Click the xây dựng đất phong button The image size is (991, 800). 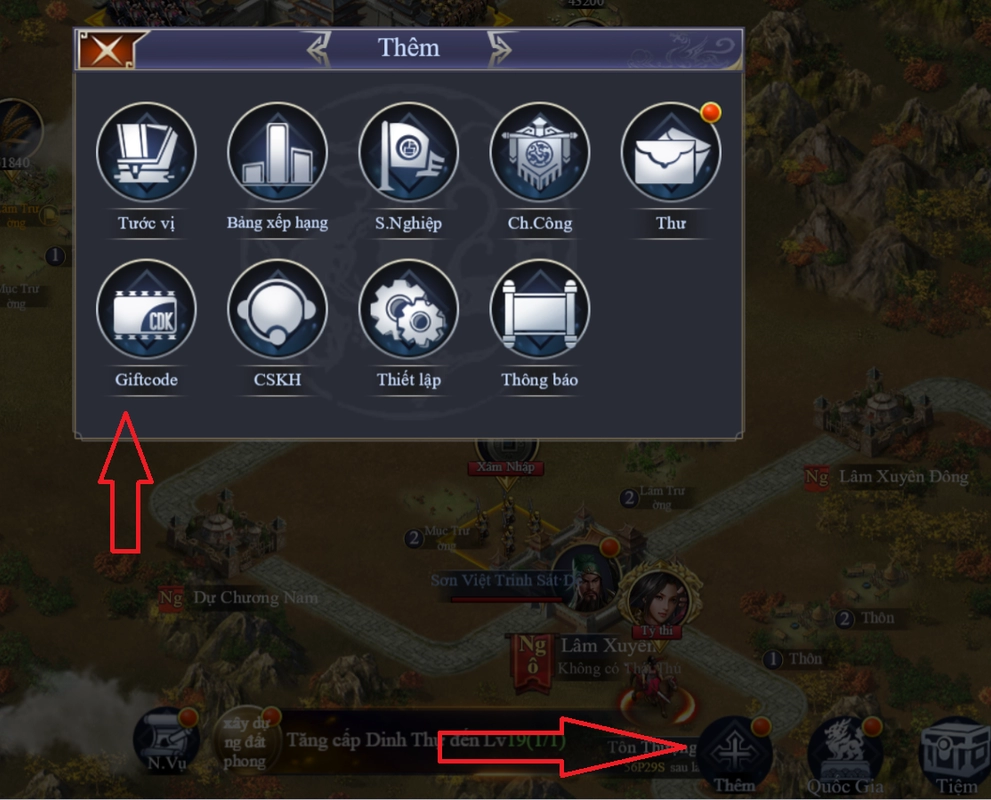(x=245, y=745)
